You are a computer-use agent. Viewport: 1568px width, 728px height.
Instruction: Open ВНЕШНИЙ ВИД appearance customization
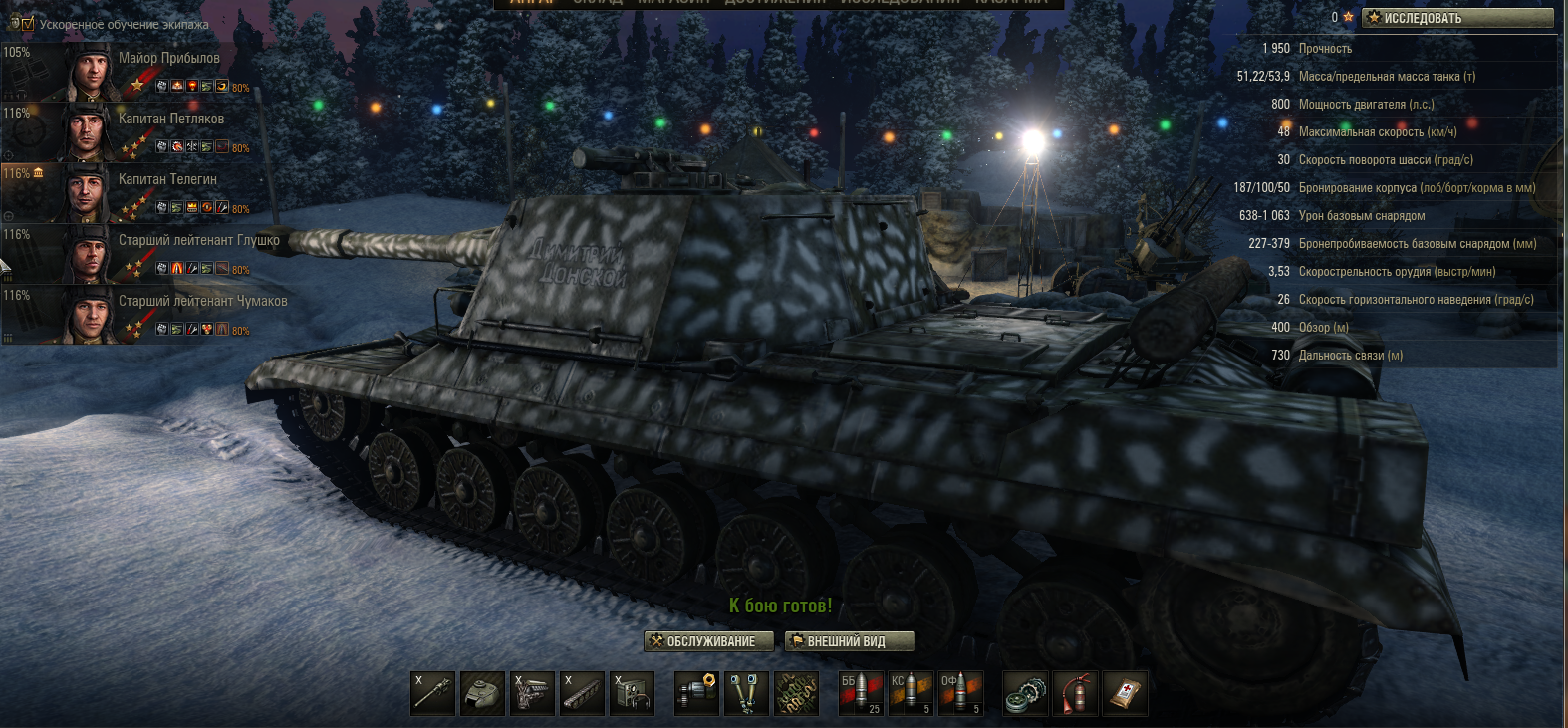coord(849,642)
